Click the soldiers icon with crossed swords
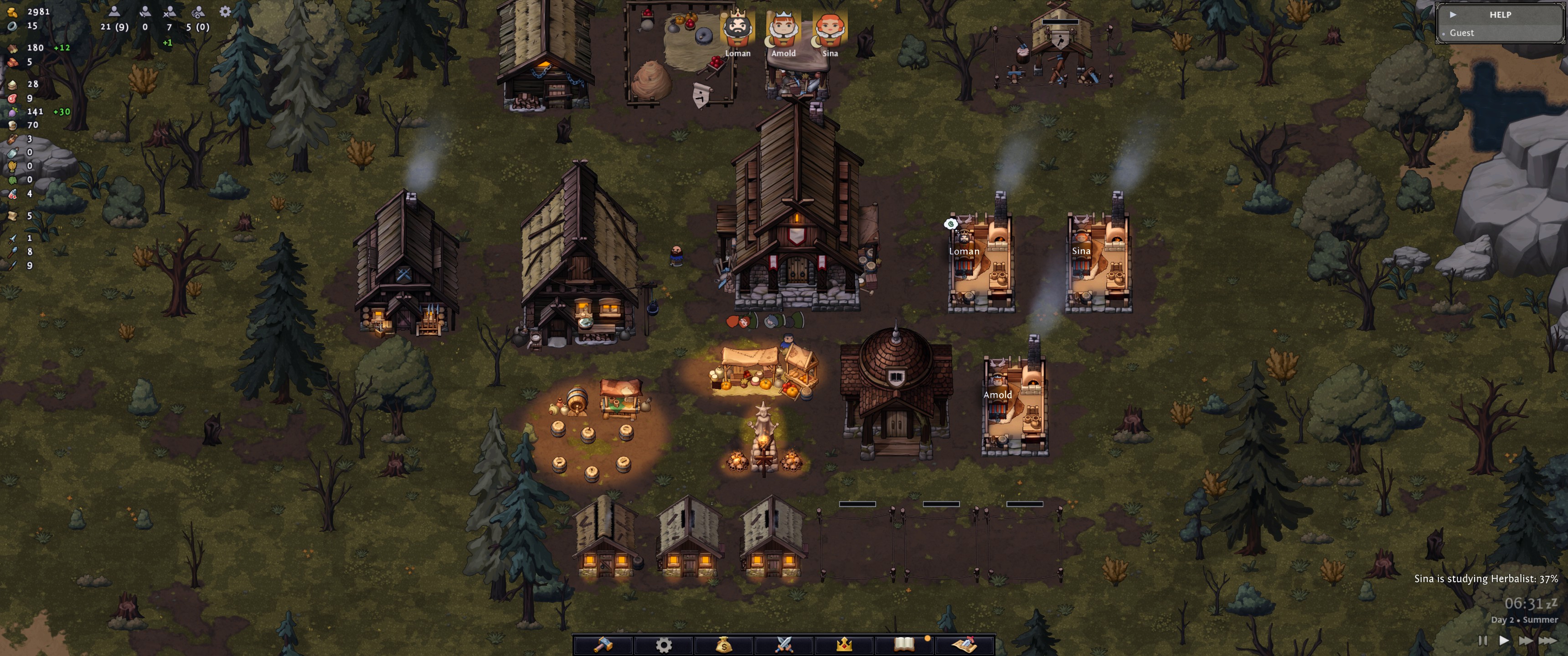 pos(170,11)
